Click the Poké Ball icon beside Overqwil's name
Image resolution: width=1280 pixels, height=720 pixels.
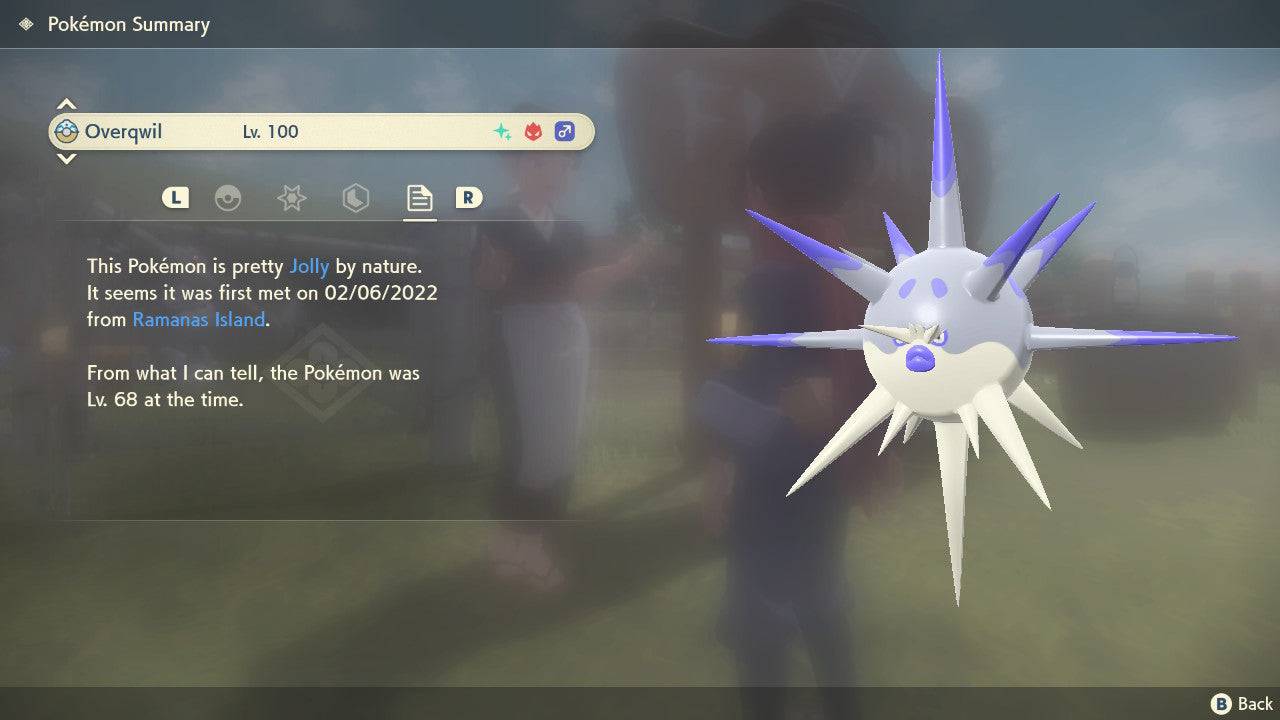pos(66,131)
